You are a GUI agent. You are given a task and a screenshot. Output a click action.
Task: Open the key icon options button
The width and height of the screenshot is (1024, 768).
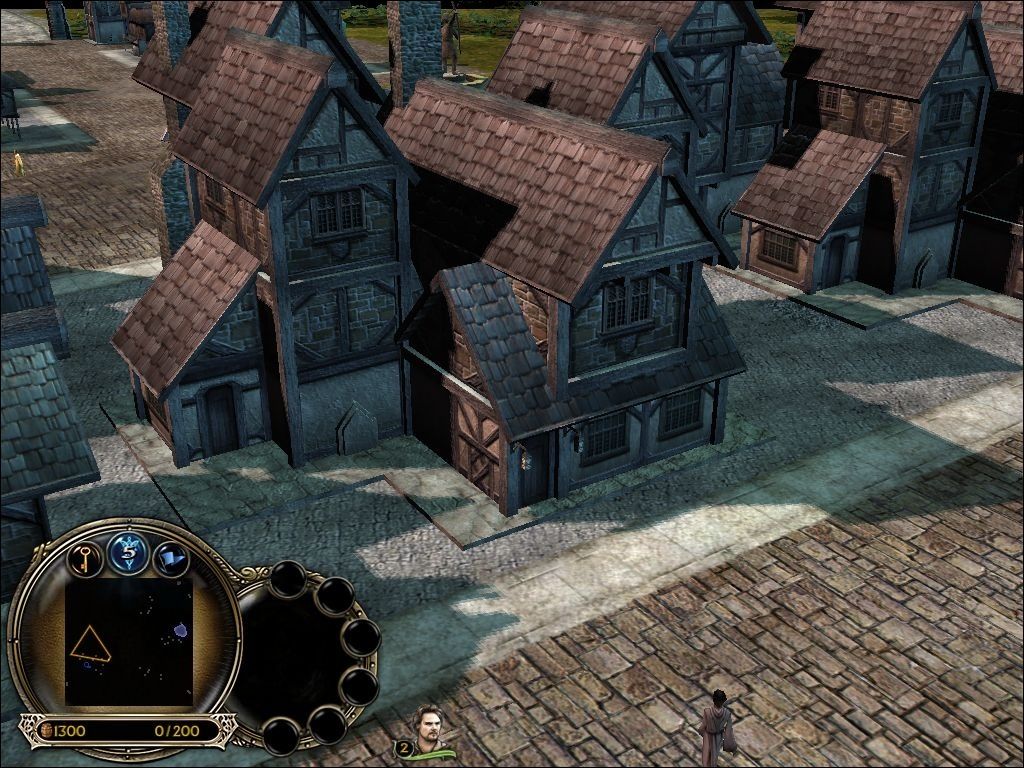(x=86, y=556)
